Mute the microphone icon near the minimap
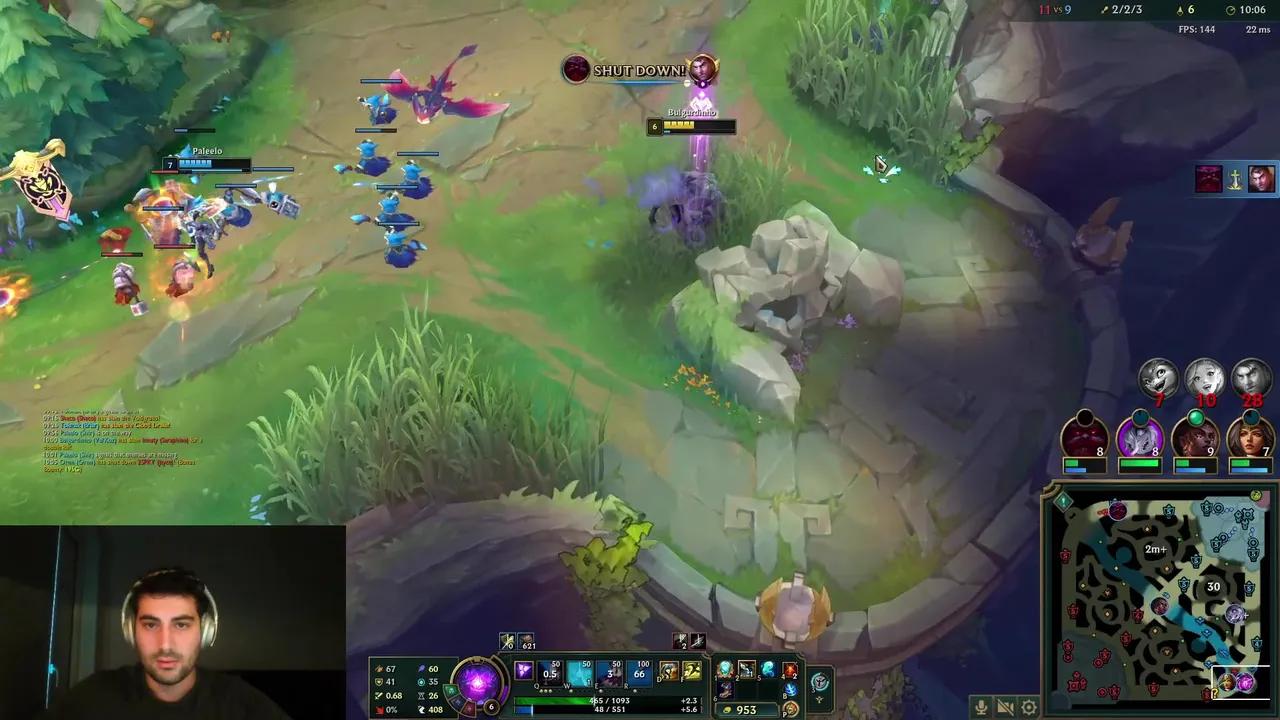The width and height of the screenshot is (1280, 720). click(x=981, y=706)
